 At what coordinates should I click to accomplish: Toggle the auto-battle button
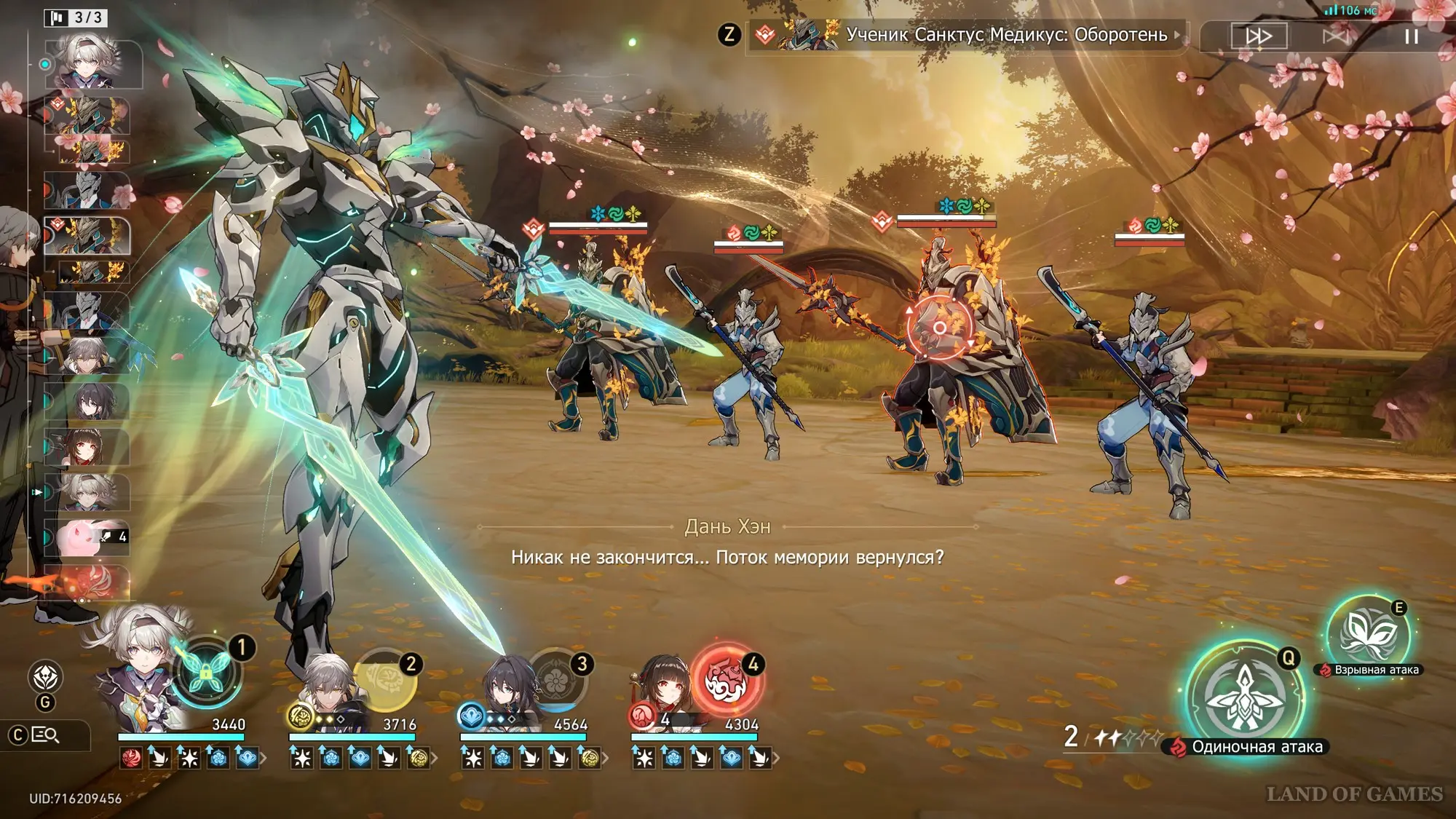pos(1335,36)
